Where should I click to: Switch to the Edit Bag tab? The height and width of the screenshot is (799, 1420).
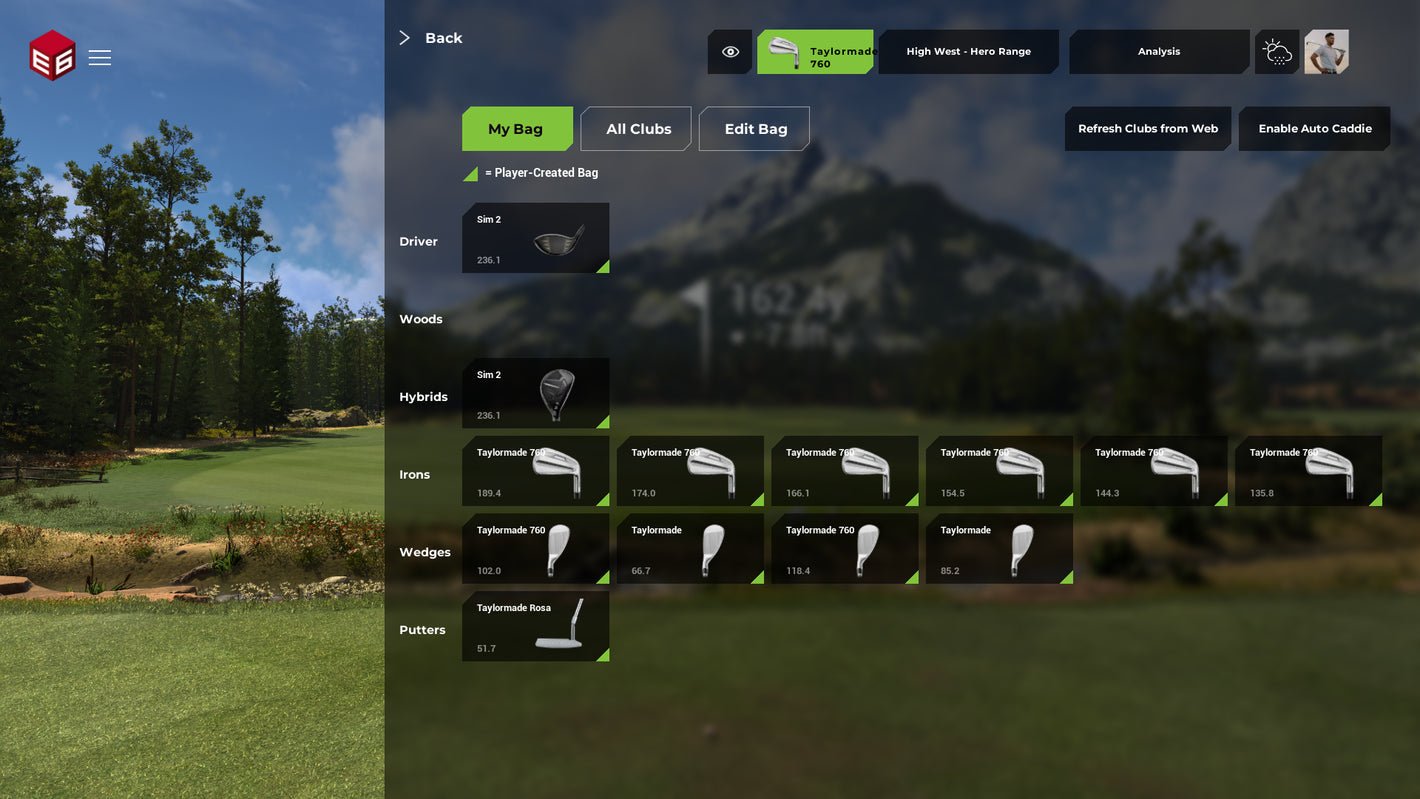coord(754,128)
